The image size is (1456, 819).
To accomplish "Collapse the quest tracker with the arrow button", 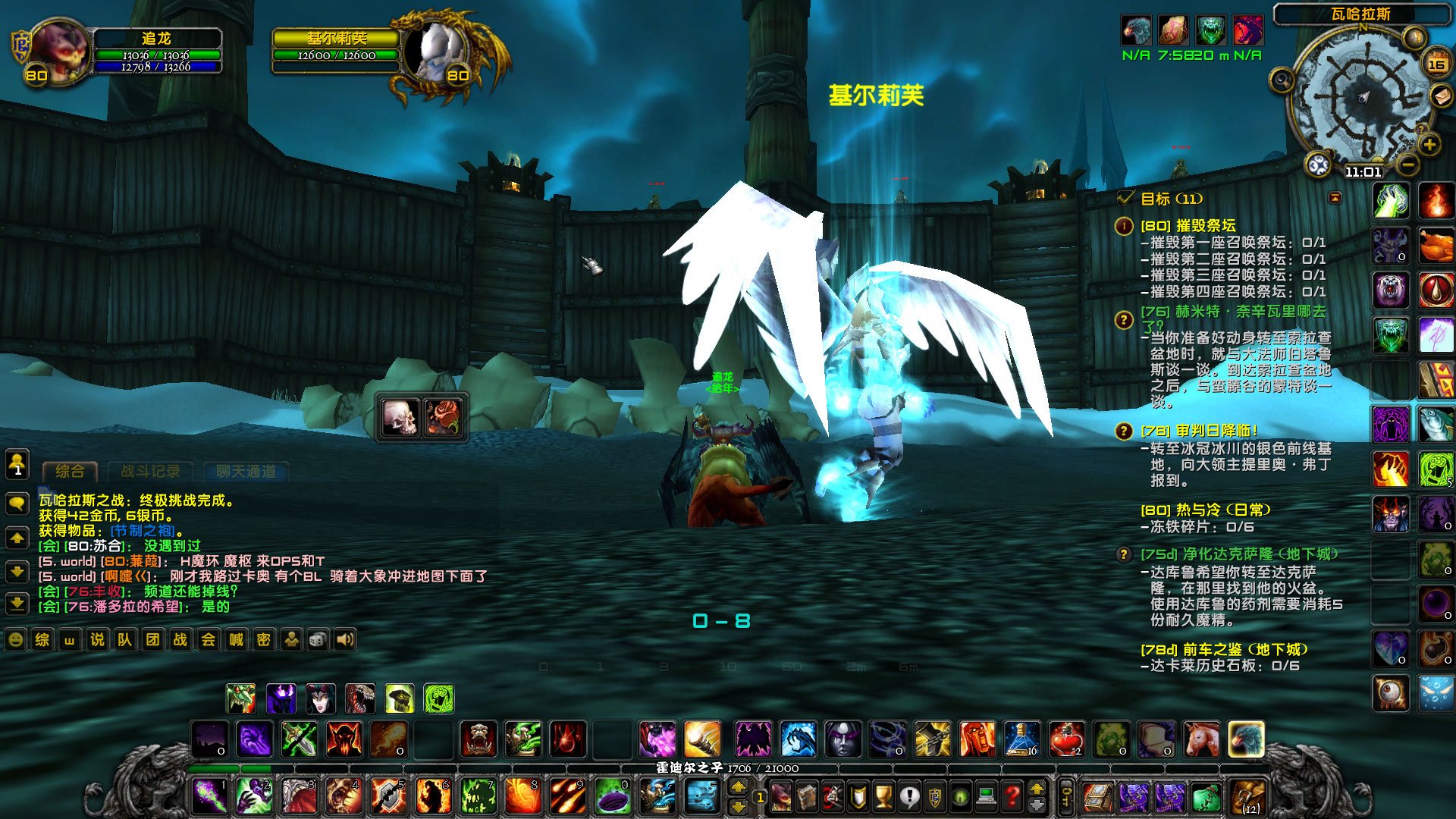I will click(1335, 198).
